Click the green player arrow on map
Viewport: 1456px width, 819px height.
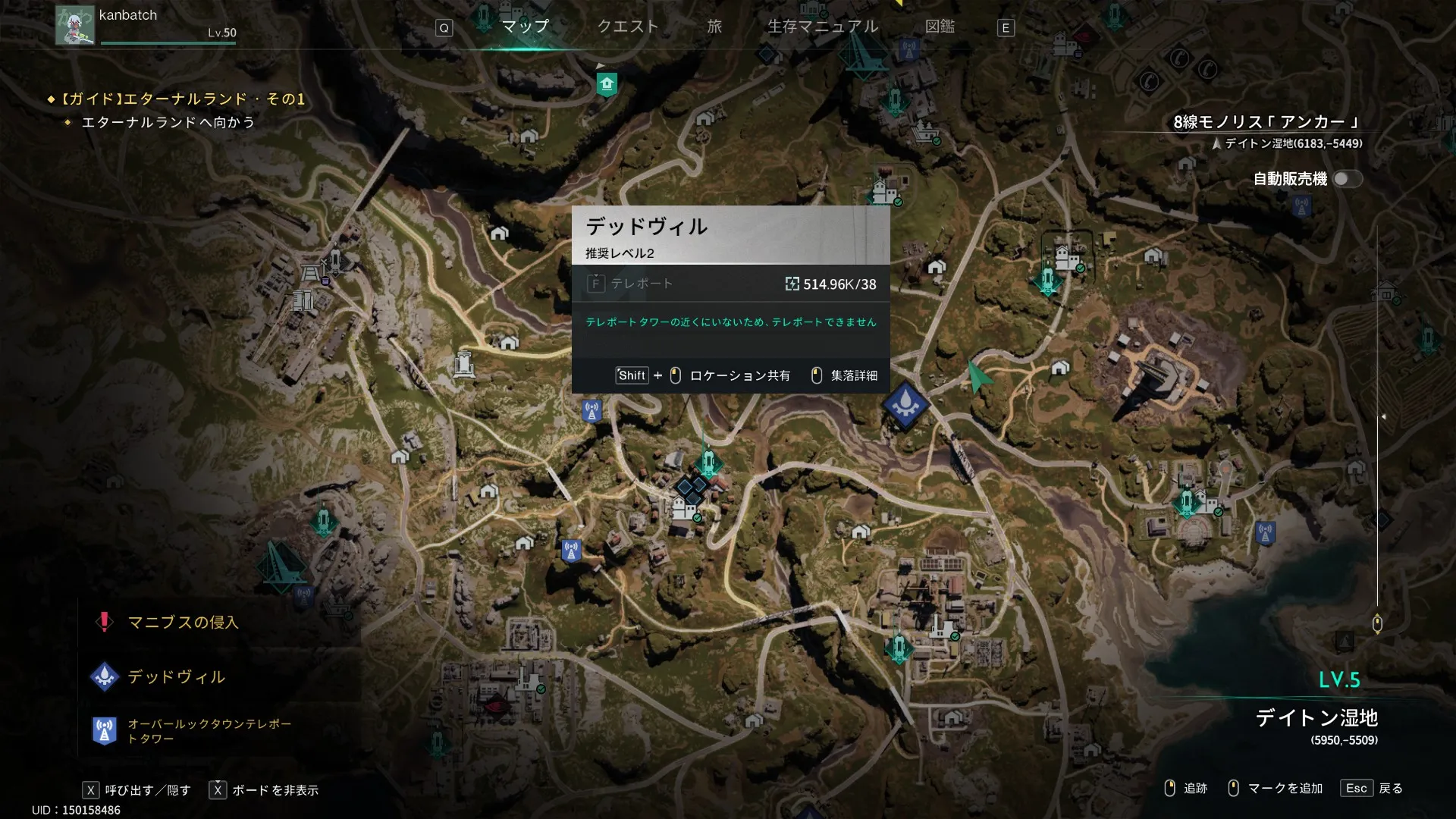tap(977, 375)
